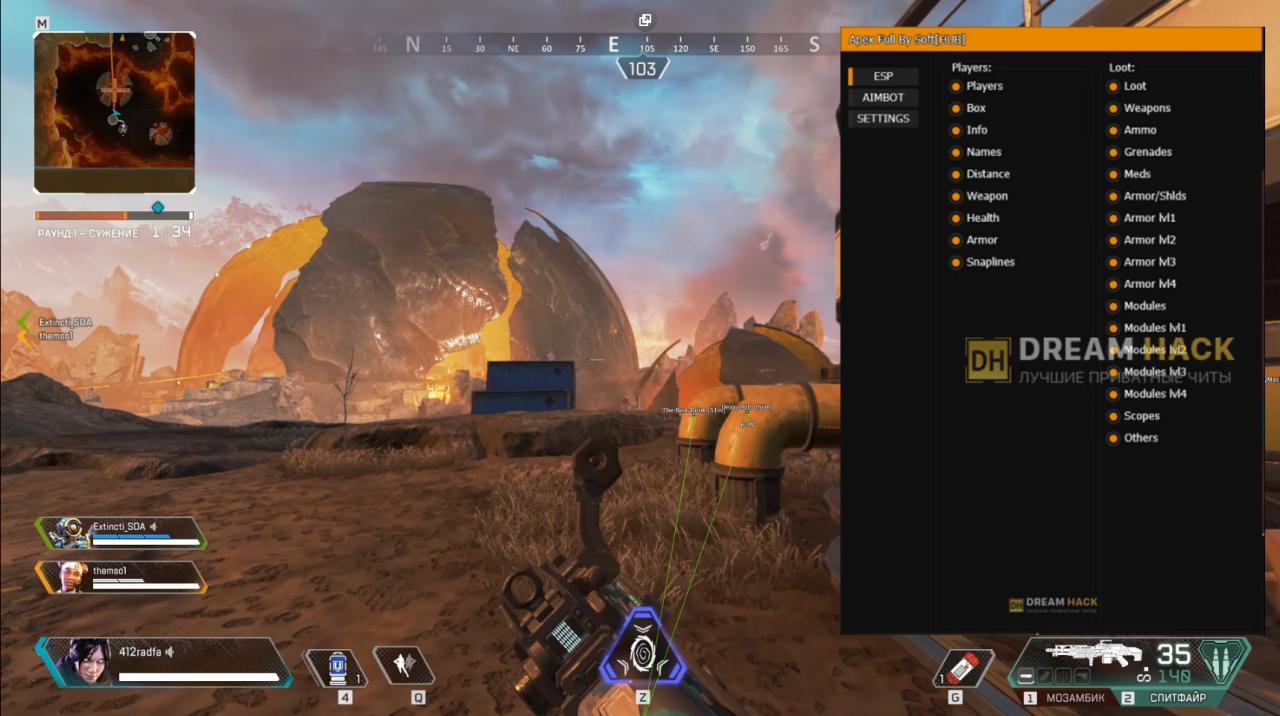Screen dimensions: 1280x716
Task: Select the grenade ordnance slot
Action: (x=962, y=667)
